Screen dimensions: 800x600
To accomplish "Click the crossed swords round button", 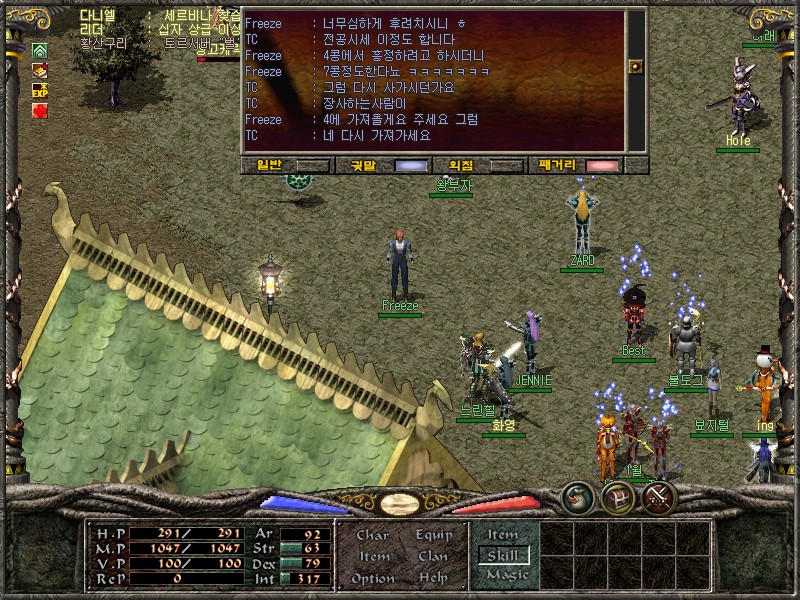I will click(659, 495).
